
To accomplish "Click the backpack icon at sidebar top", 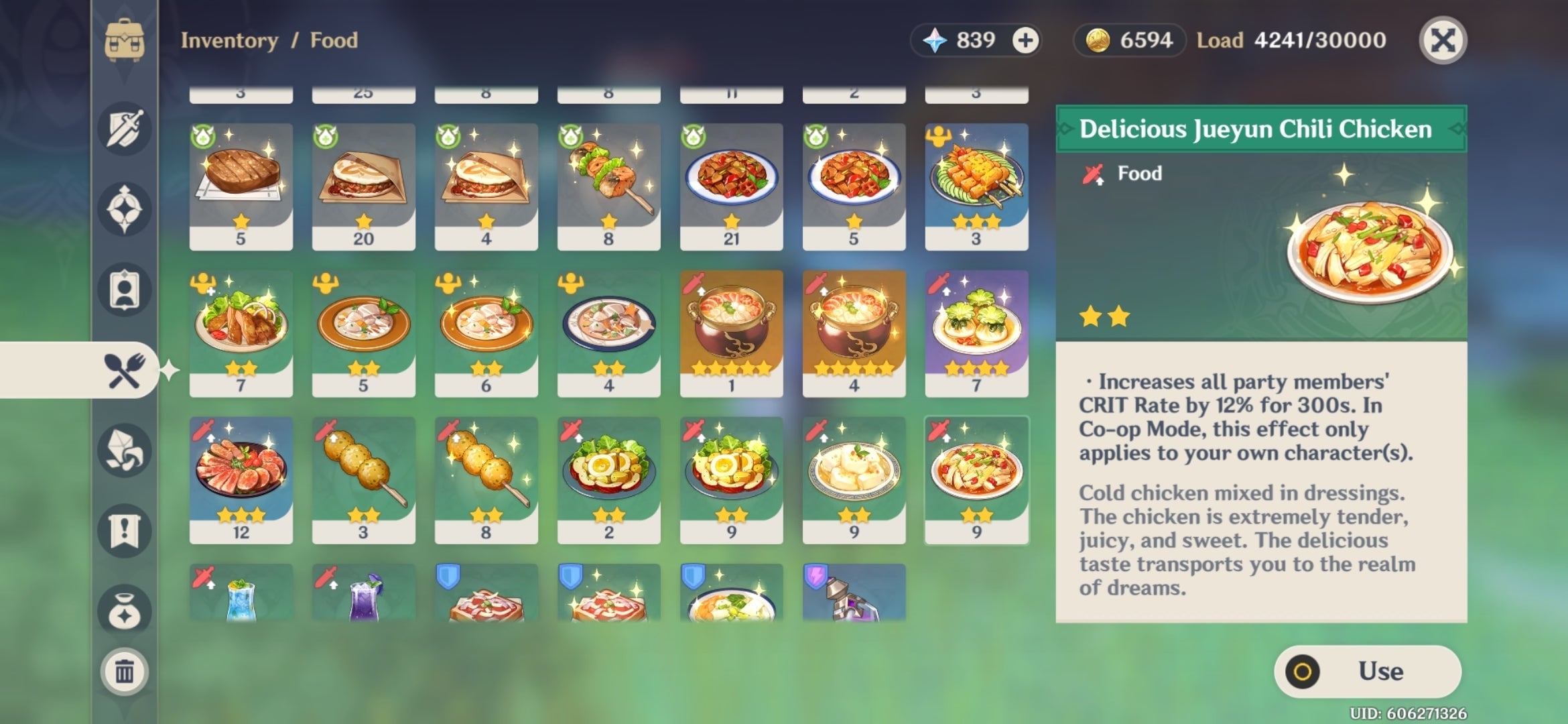I will [125, 39].
